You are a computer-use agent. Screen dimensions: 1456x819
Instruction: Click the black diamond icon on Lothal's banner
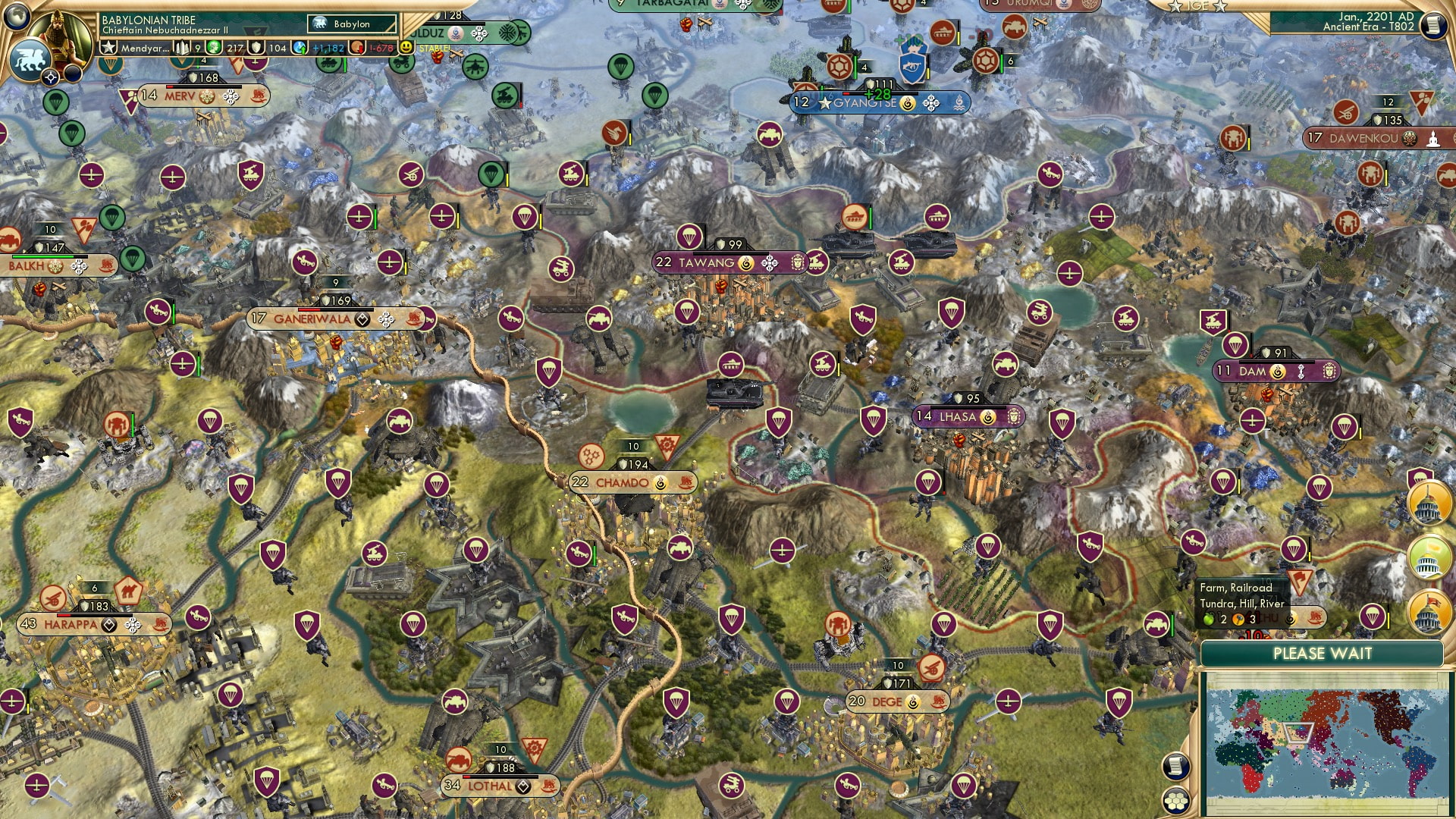coord(522,787)
